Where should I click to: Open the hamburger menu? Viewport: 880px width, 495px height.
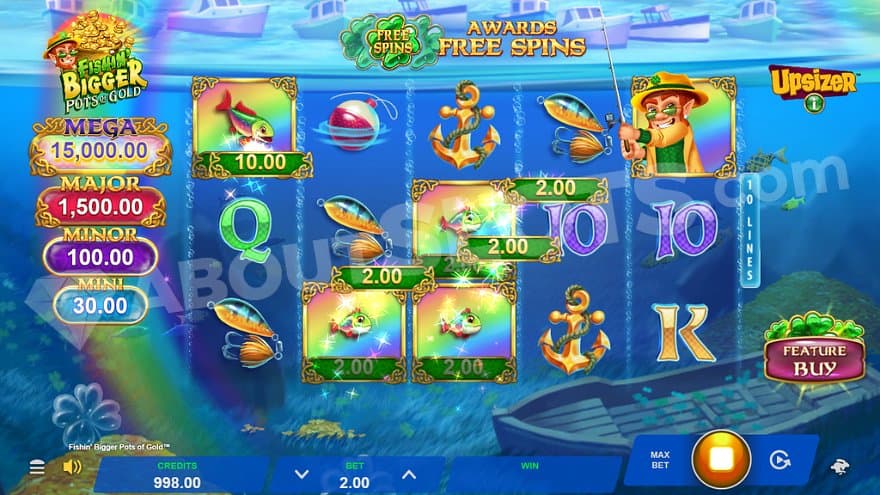pos(37,467)
